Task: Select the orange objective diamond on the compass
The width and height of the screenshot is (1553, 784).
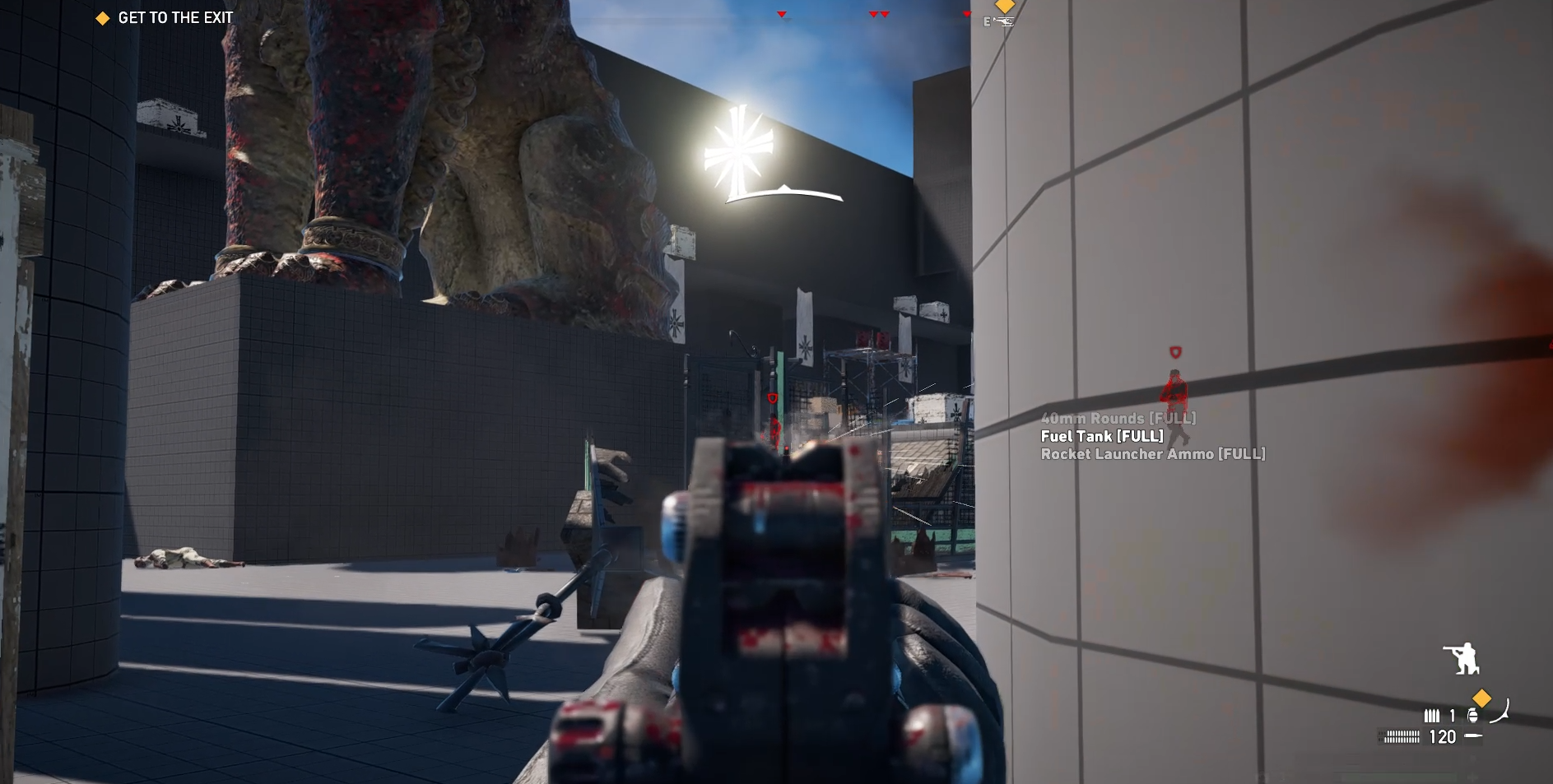Action: (1005, 6)
